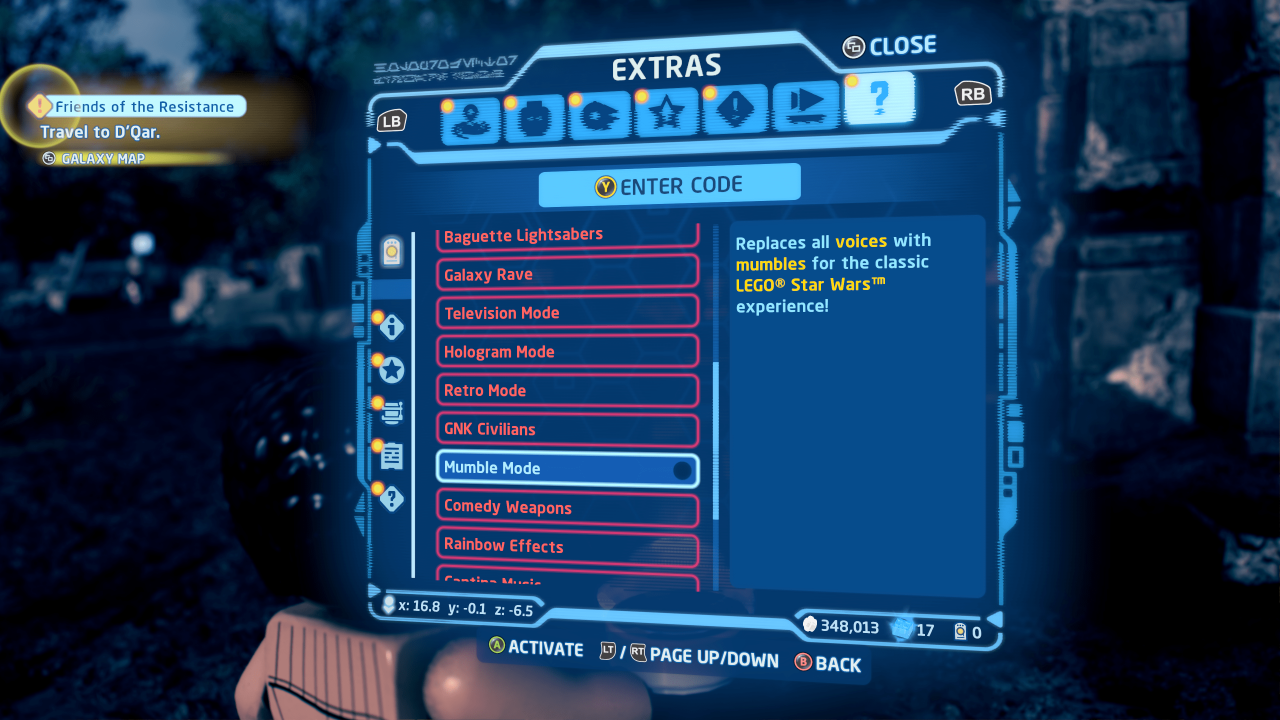Choose the Galaxy Rave extra
This screenshot has width=1280, height=720.
pyautogui.click(x=567, y=274)
